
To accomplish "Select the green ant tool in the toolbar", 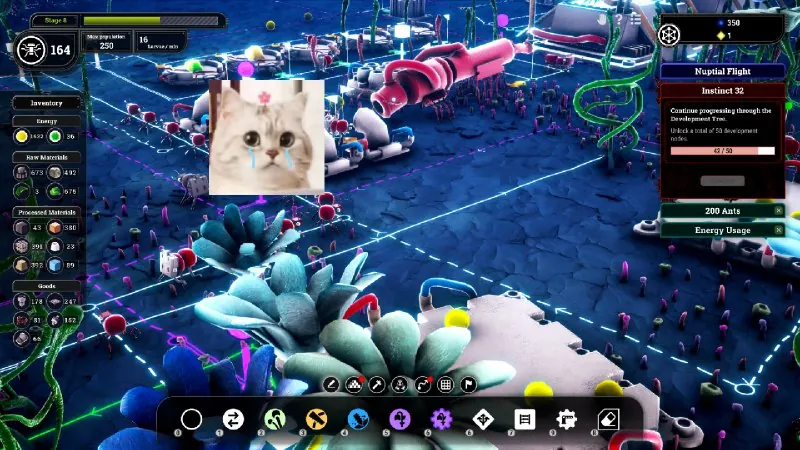I will pos(275,419).
